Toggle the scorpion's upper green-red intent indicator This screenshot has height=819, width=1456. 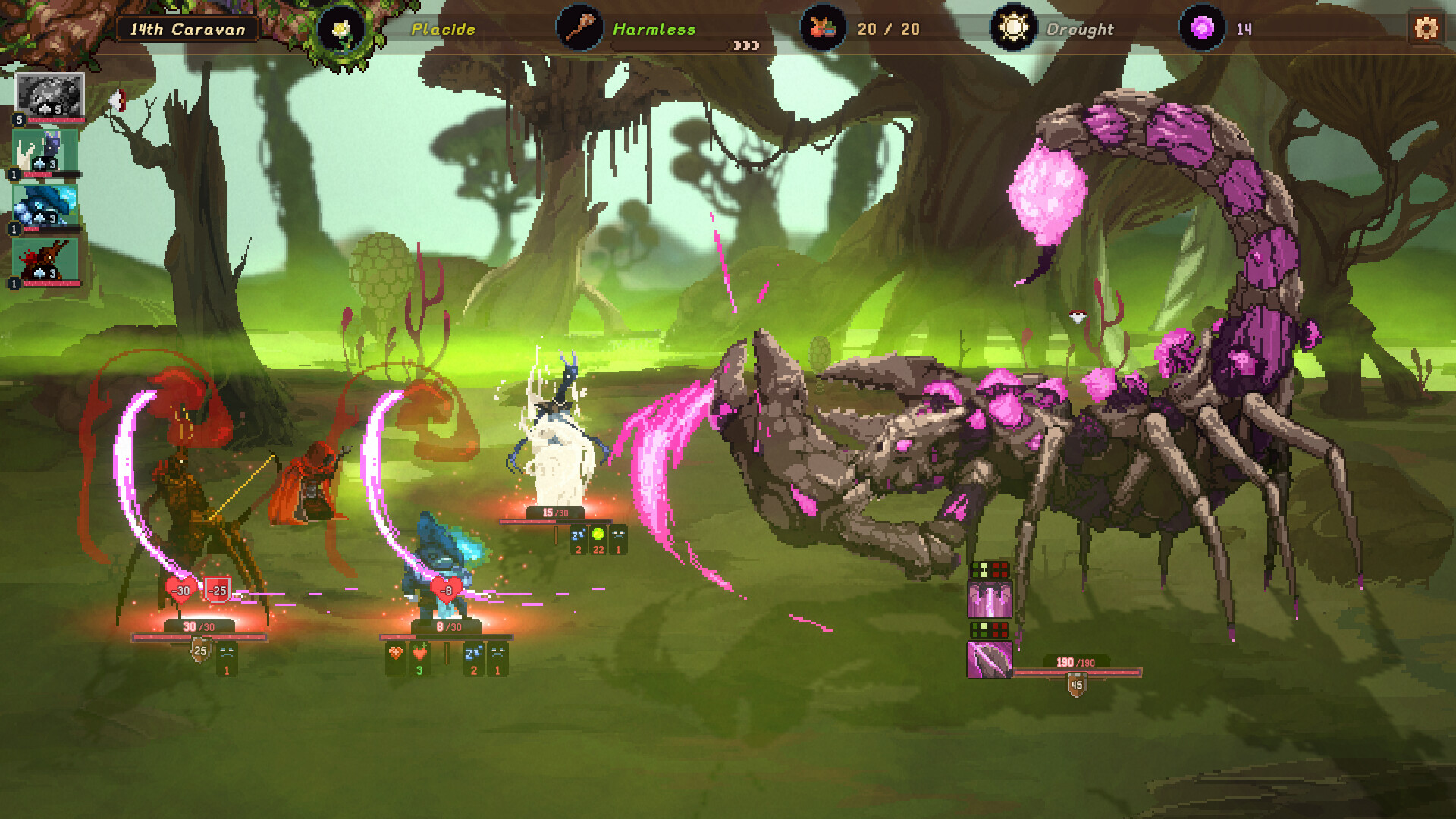(x=990, y=570)
